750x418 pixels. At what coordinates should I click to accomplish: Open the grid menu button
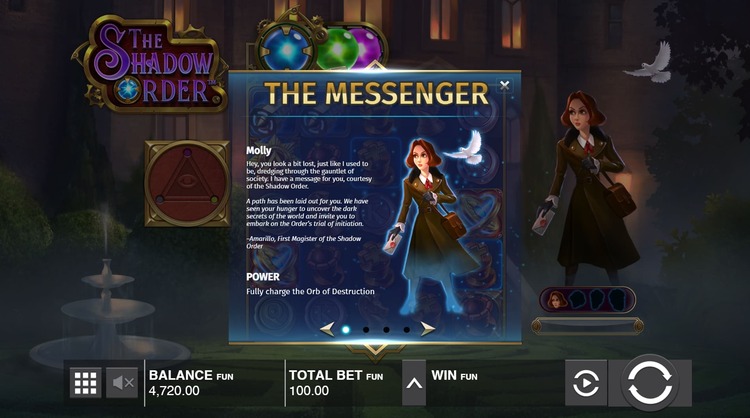[85, 382]
